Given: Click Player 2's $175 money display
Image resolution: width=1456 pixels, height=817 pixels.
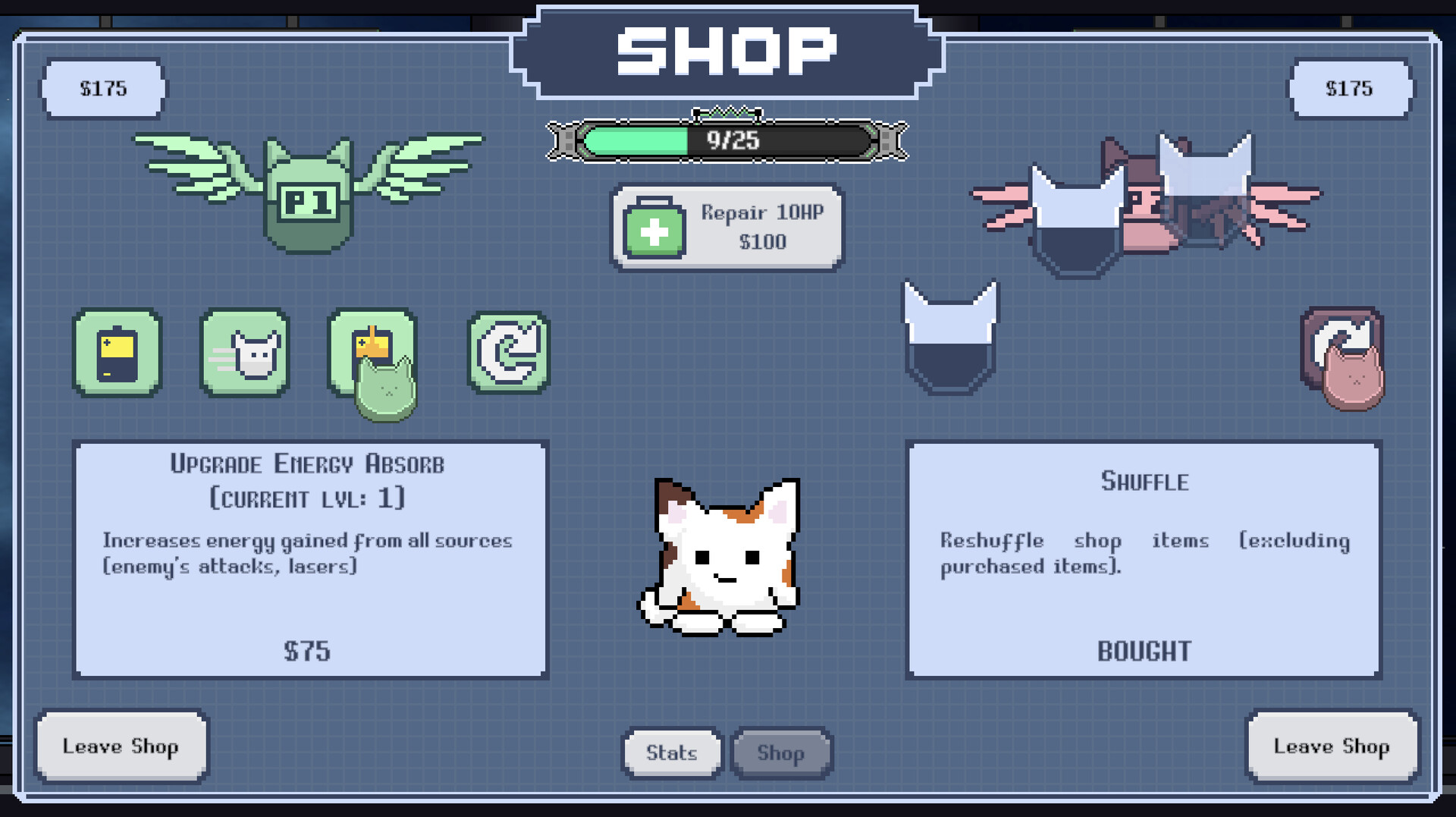Looking at the screenshot, I should (x=1351, y=88).
